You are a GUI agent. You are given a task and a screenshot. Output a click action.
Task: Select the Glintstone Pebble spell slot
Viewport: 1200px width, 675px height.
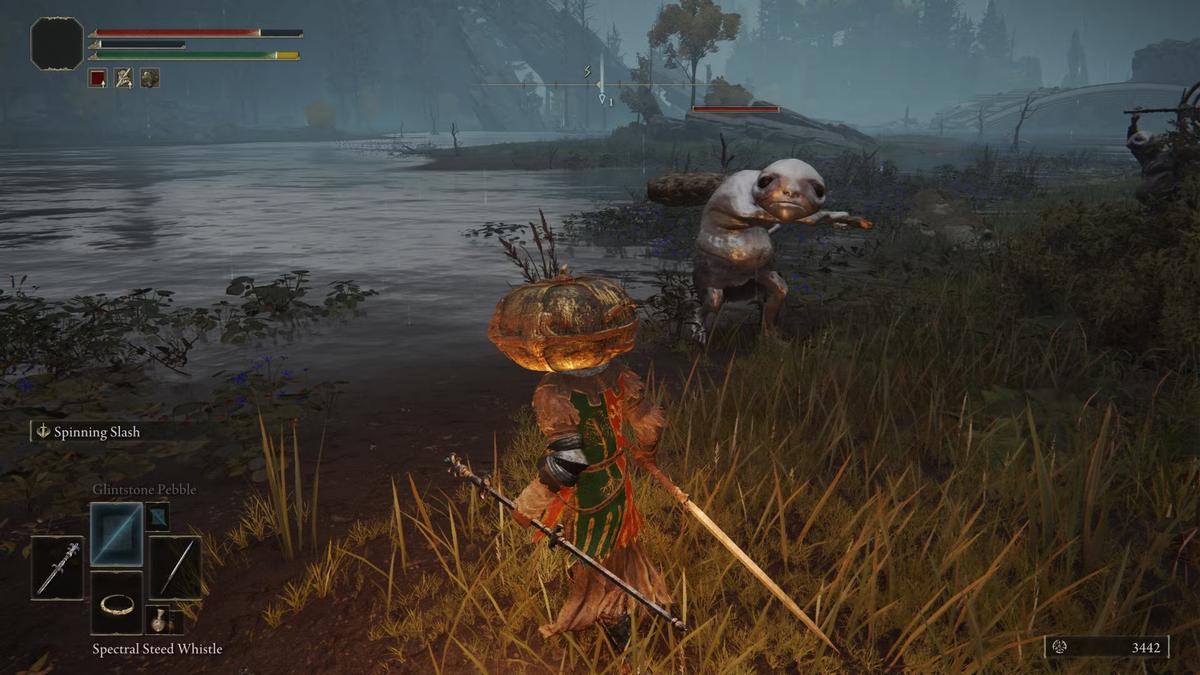coord(117,534)
